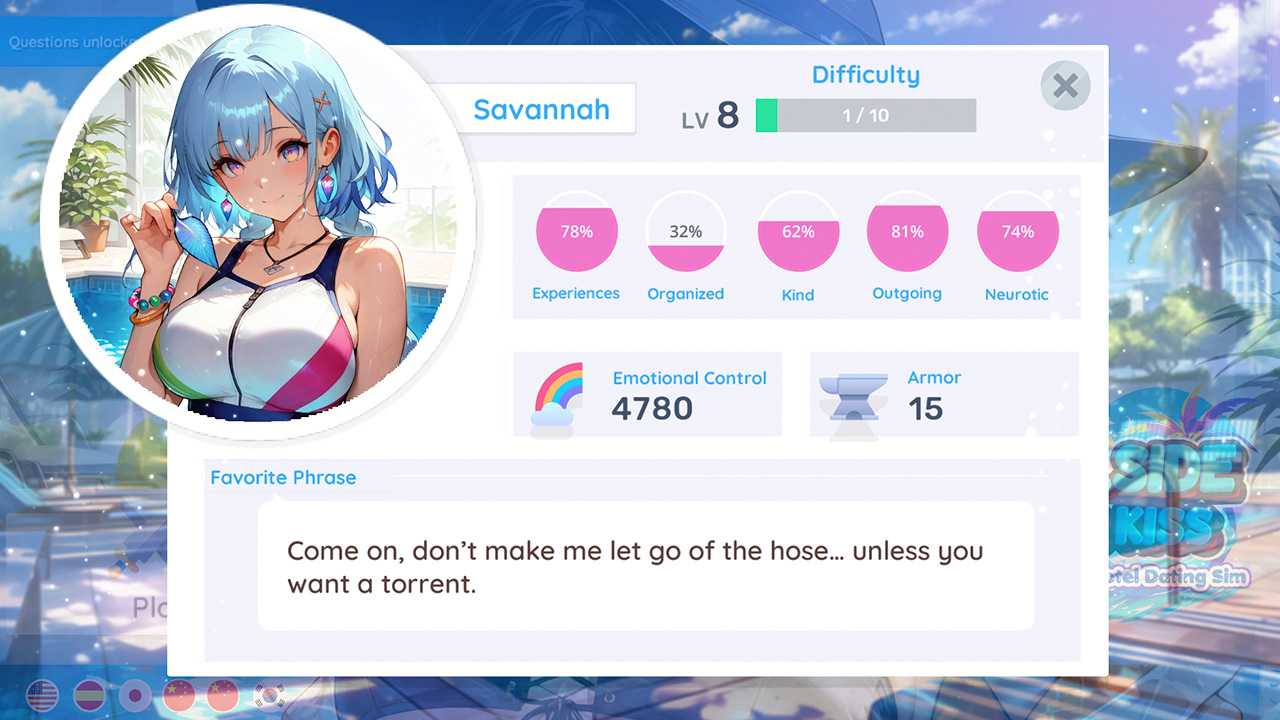Switch language to English via US flag
This screenshot has height=720, width=1280.
tap(42, 697)
